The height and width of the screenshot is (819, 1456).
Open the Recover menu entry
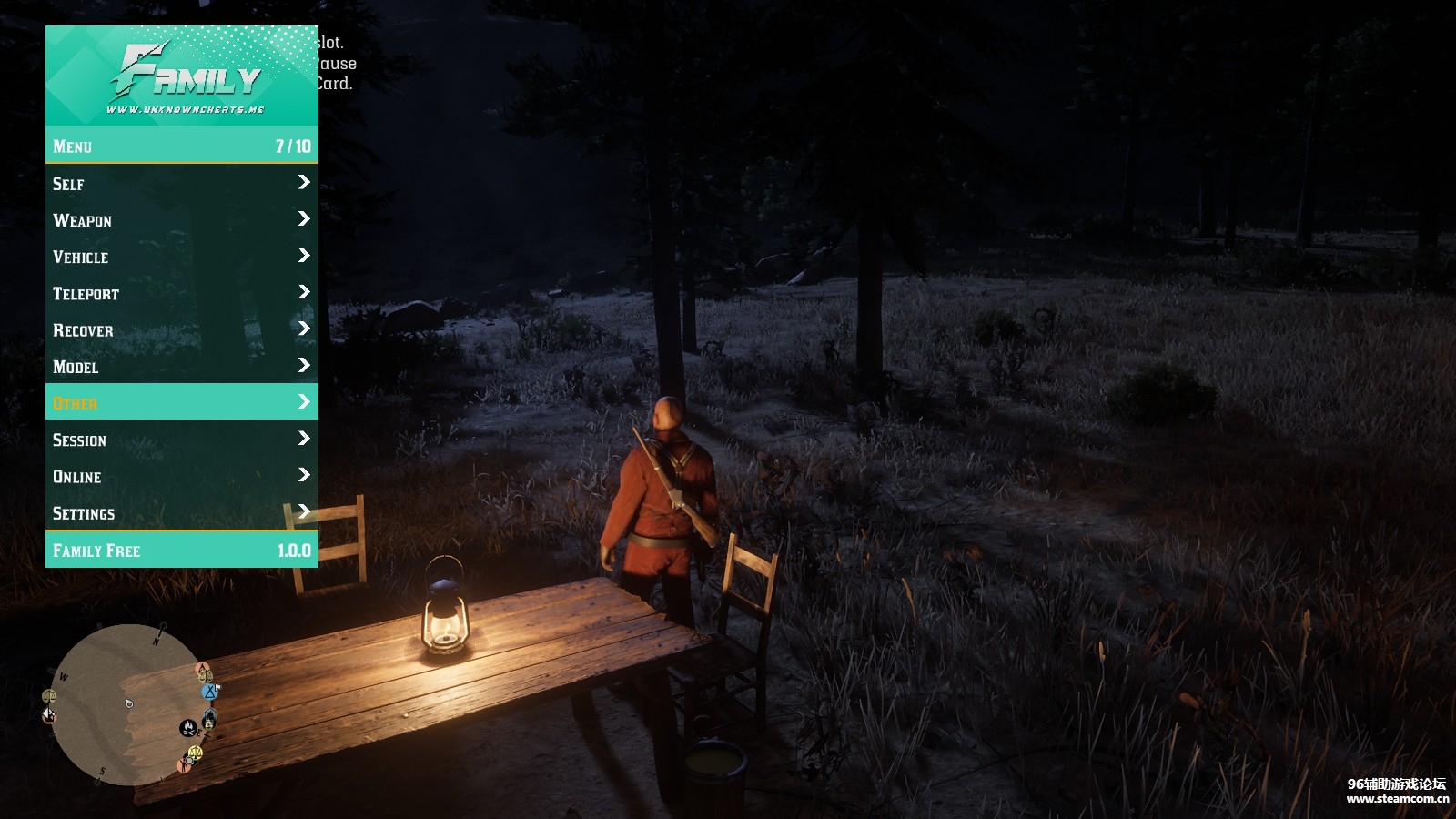click(181, 329)
